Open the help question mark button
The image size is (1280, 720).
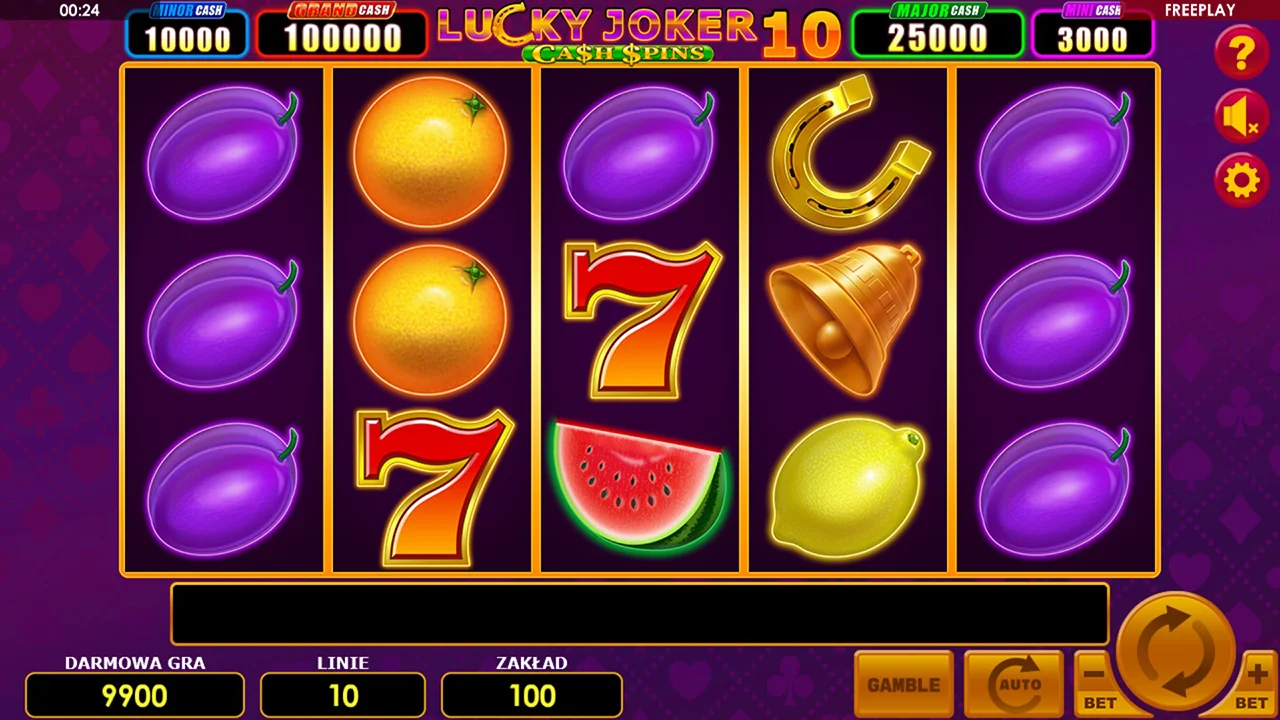pyautogui.click(x=1241, y=52)
